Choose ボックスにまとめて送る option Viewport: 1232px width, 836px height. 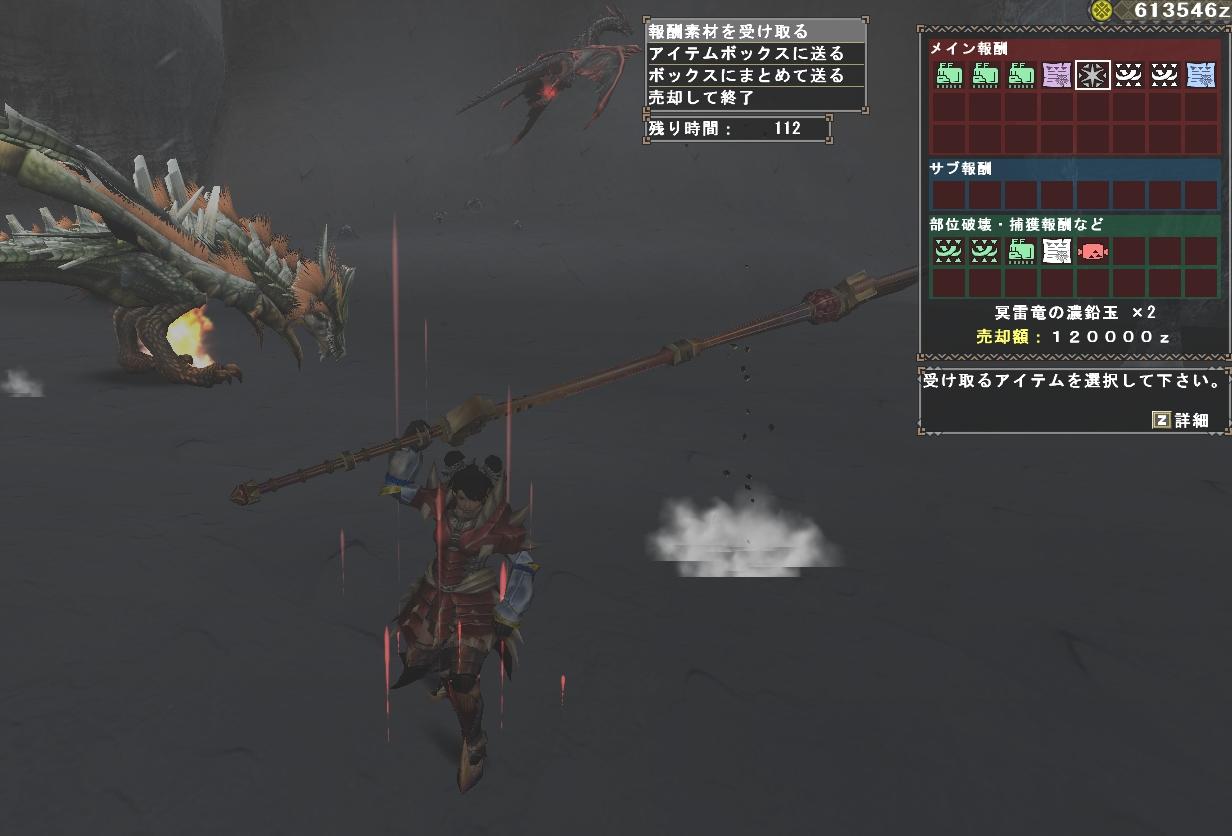tap(754, 76)
